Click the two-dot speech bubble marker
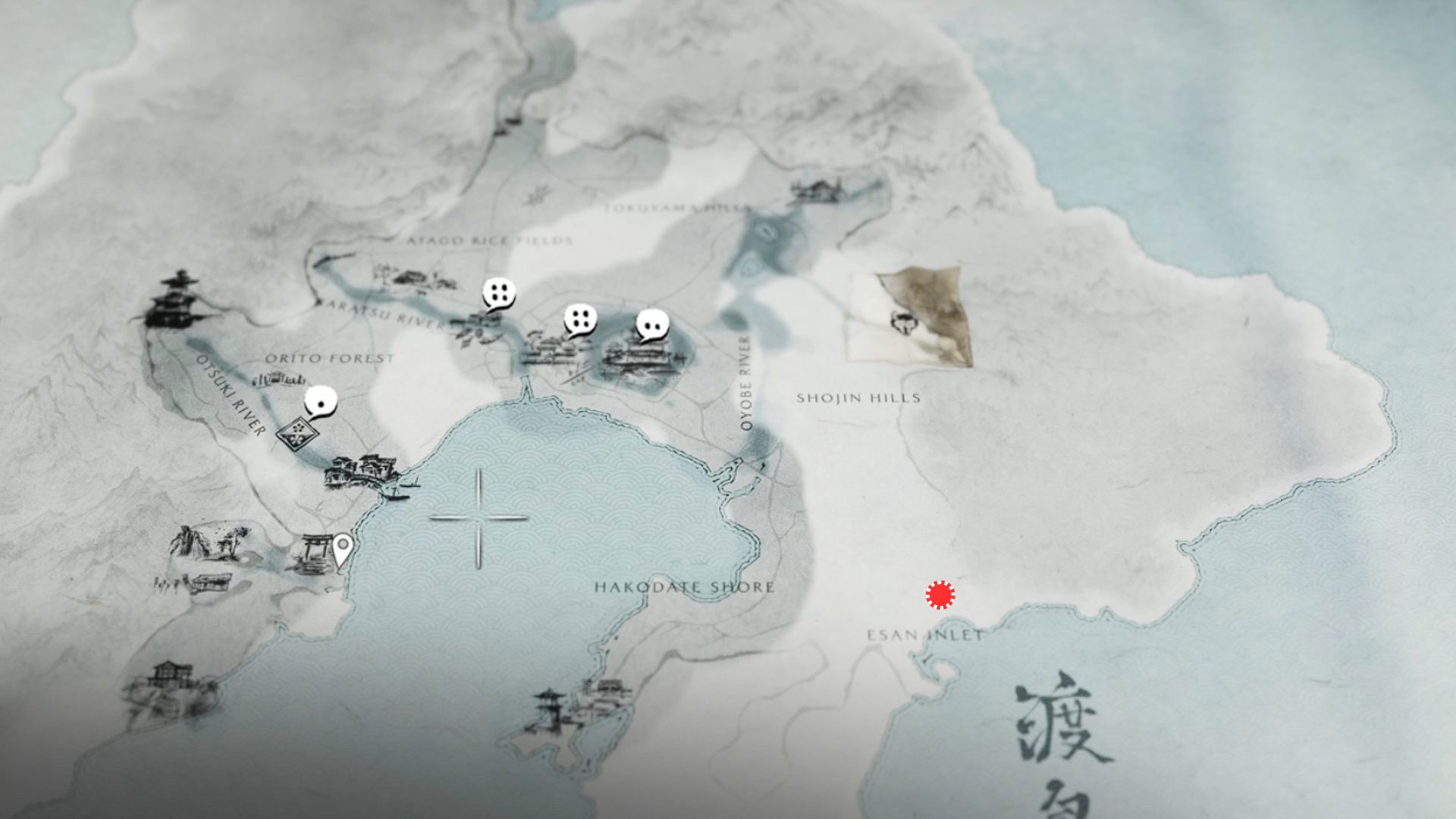 click(x=652, y=325)
